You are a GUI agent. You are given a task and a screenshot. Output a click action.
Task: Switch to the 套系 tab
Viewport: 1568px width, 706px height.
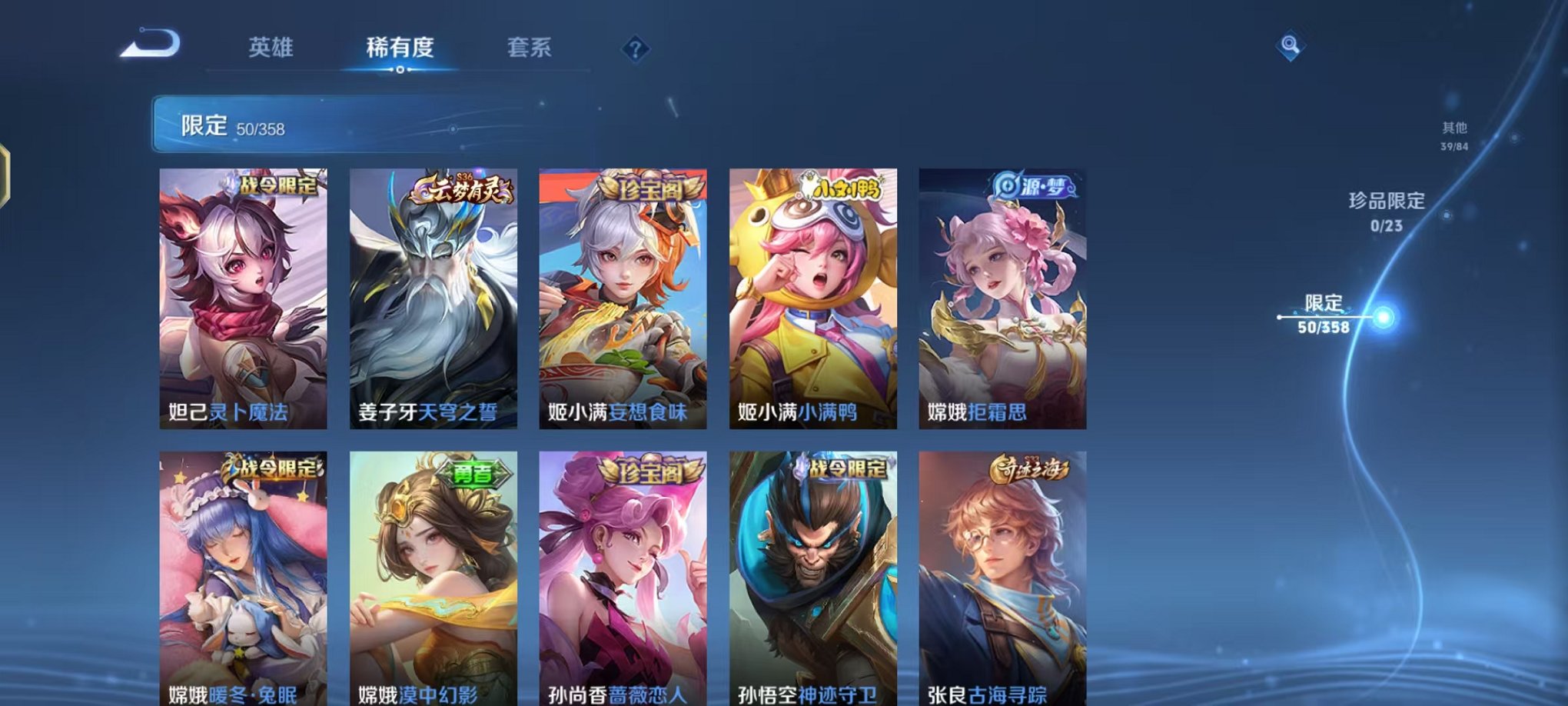coord(530,48)
